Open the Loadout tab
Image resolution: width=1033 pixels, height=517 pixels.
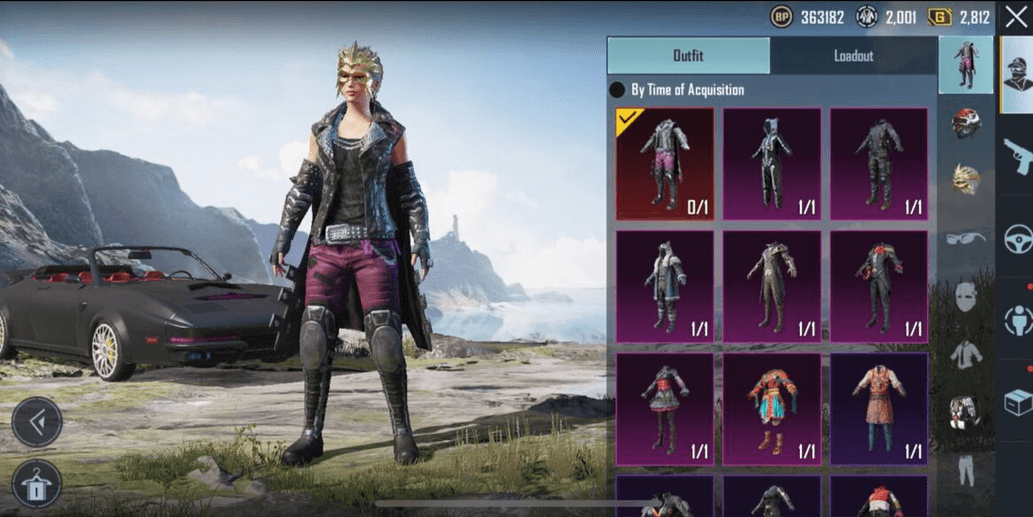pyautogui.click(x=853, y=56)
